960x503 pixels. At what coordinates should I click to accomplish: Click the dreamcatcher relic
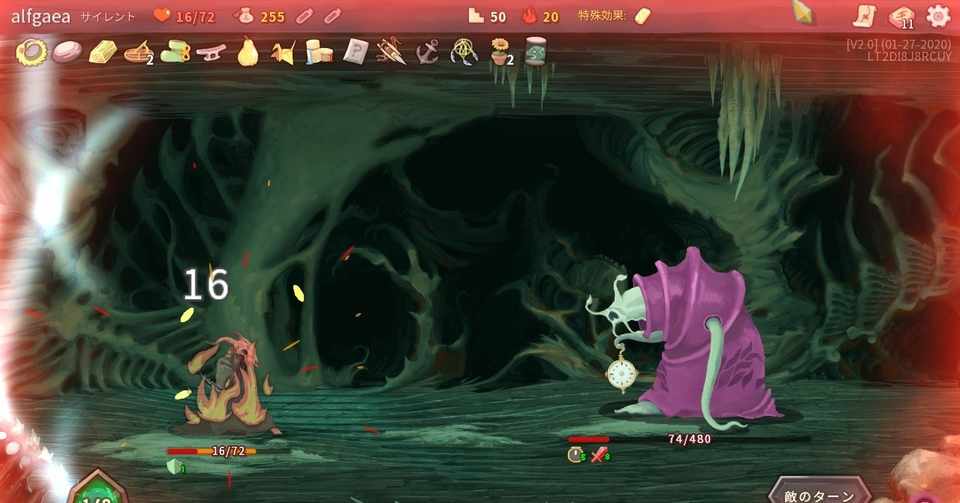[463, 51]
